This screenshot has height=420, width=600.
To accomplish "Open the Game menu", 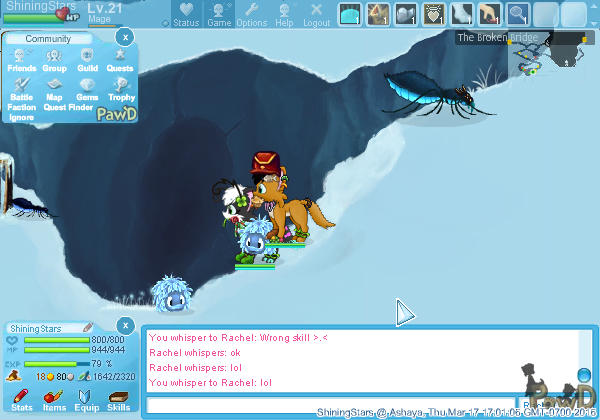I will (x=219, y=14).
